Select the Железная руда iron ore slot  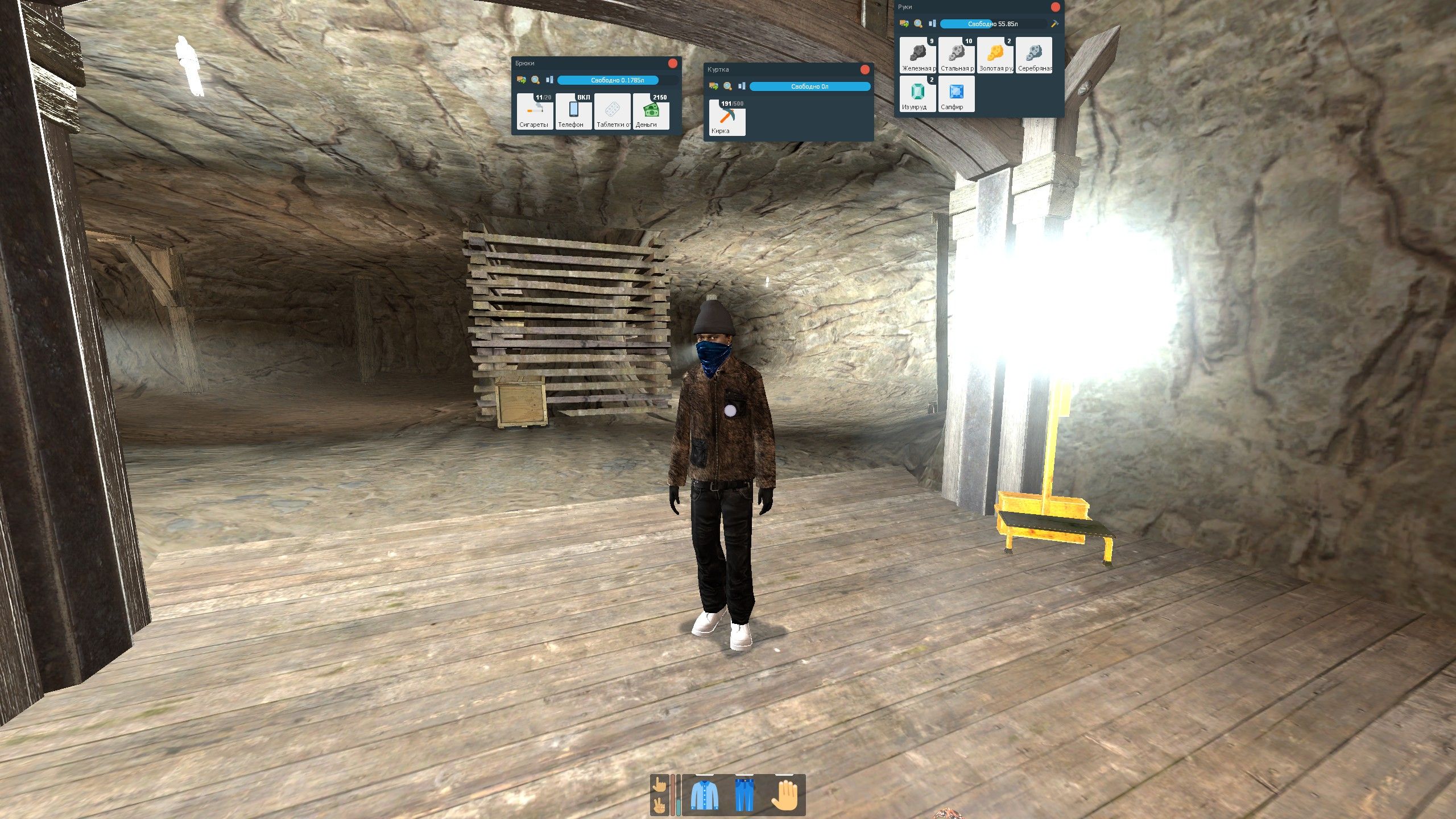pos(917,55)
